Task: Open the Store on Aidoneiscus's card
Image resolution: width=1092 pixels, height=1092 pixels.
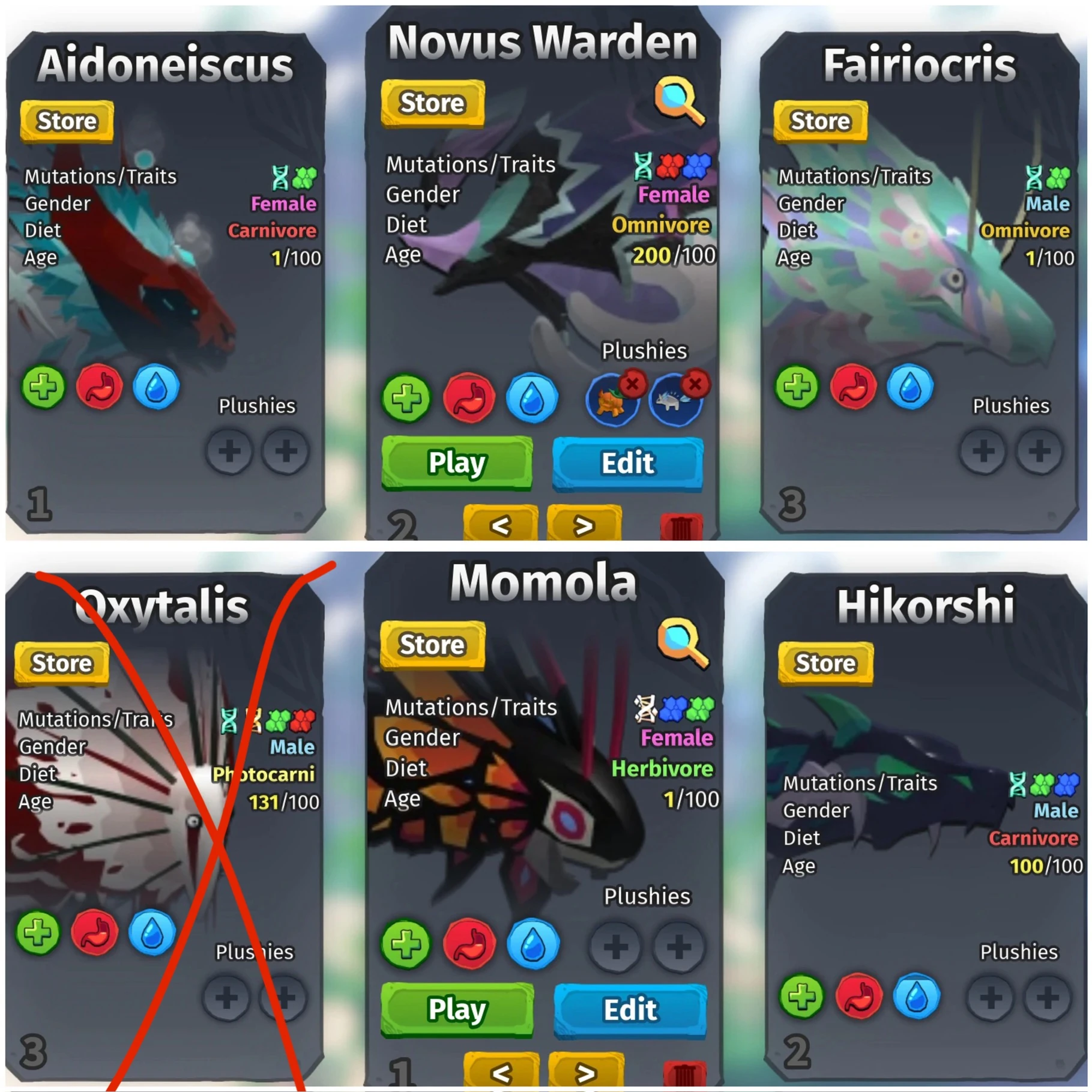Action: (x=65, y=121)
